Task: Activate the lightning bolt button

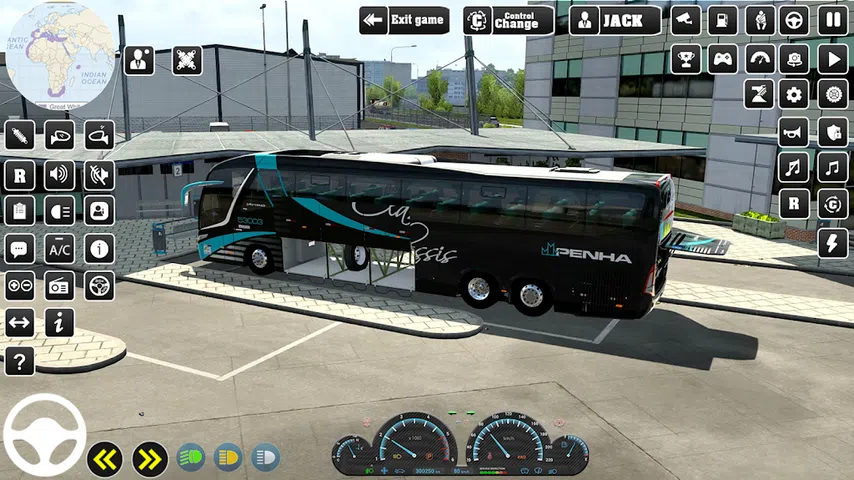Action: (x=832, y=242)
